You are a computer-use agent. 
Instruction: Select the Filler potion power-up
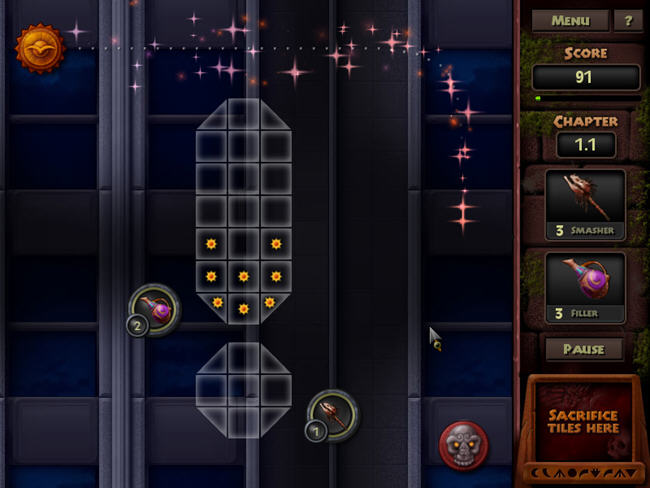(x=585, y=287)
